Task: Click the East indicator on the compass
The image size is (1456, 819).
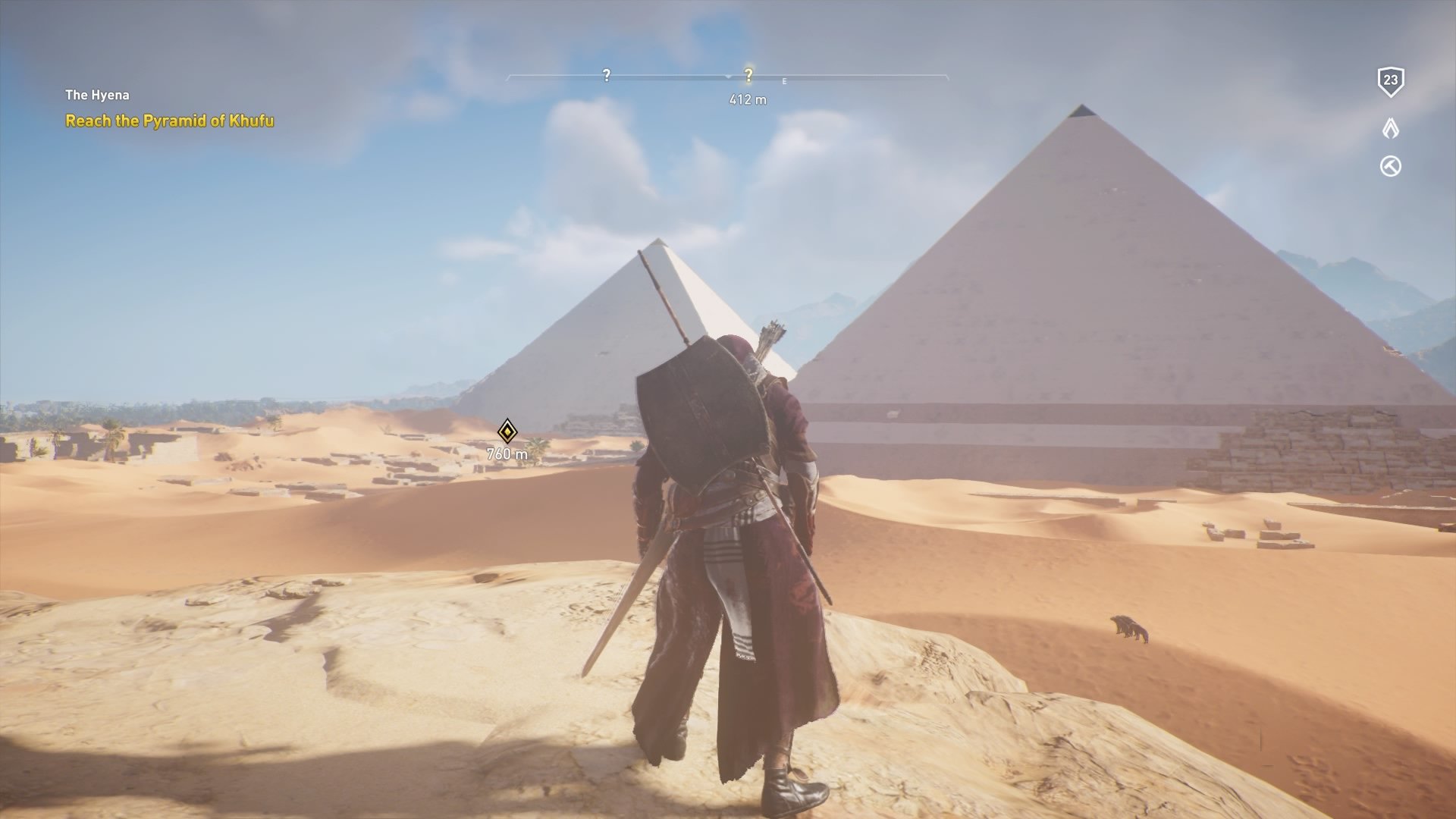Action: point(784,79)
